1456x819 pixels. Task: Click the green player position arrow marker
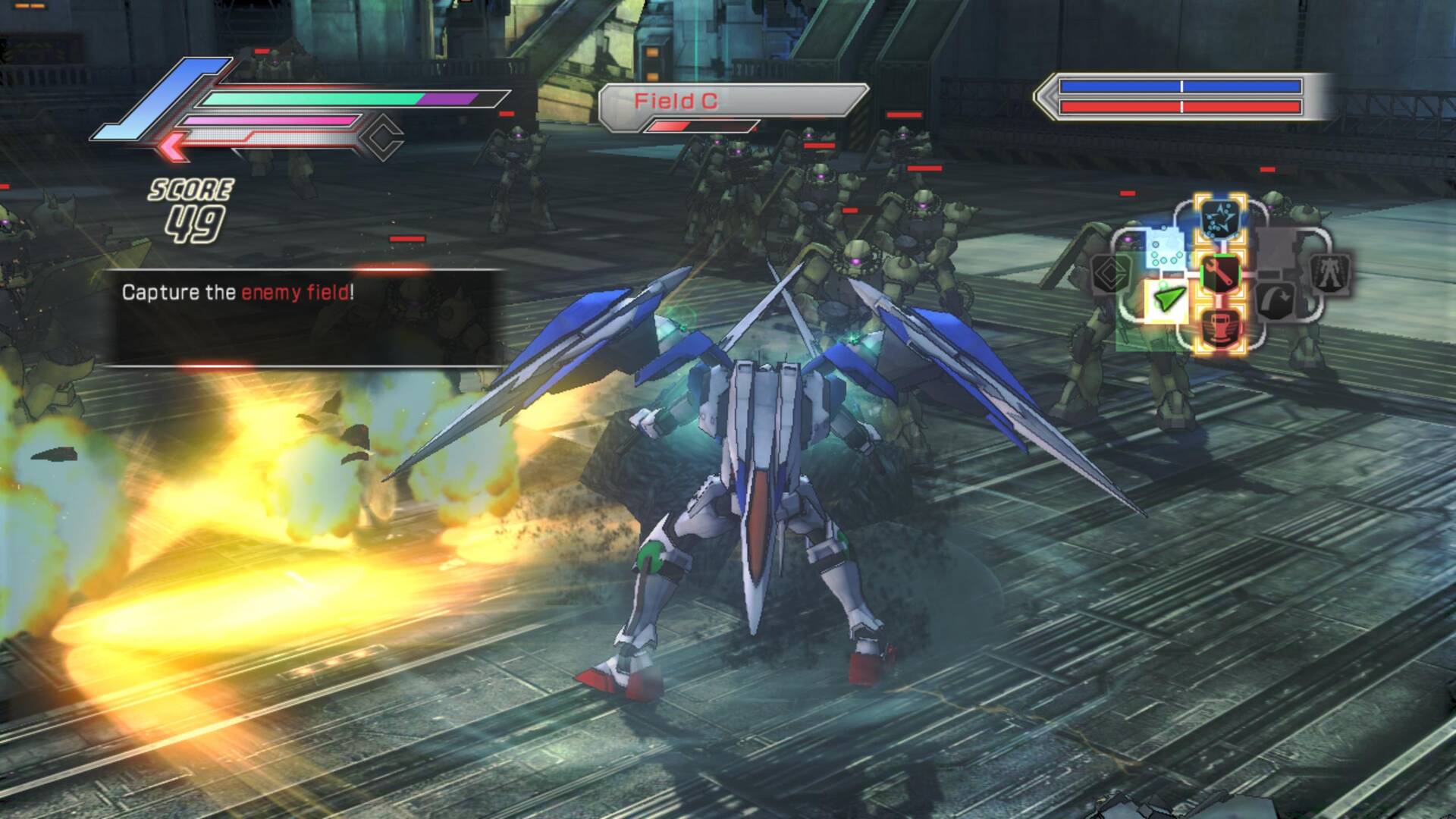coord(1170,299)
